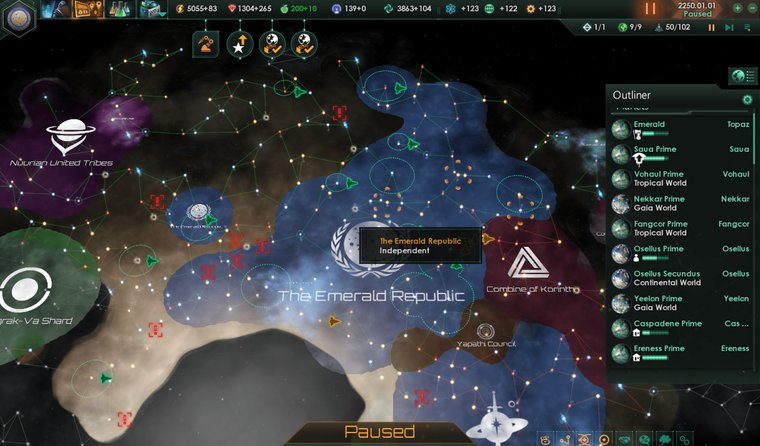Toggle the Outliner globe list button

click(x=741, y=76)
